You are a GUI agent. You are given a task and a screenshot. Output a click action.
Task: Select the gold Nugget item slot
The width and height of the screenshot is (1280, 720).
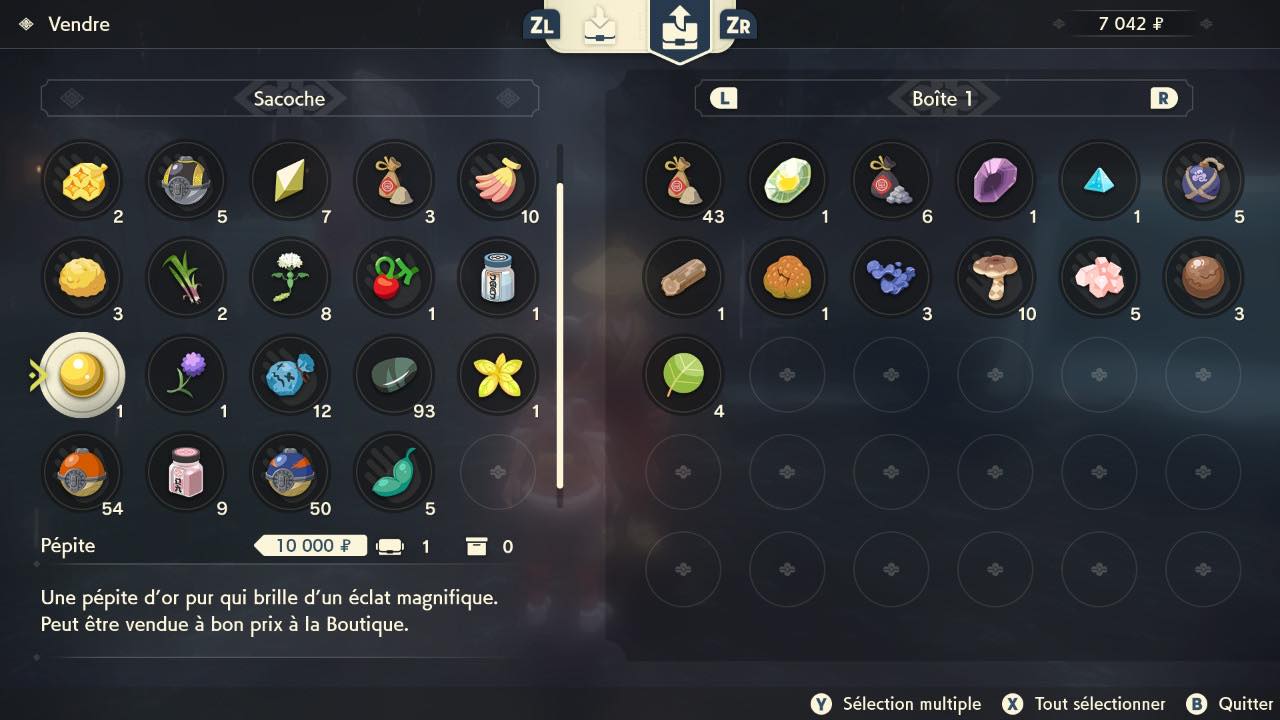(x=81, y=374)
